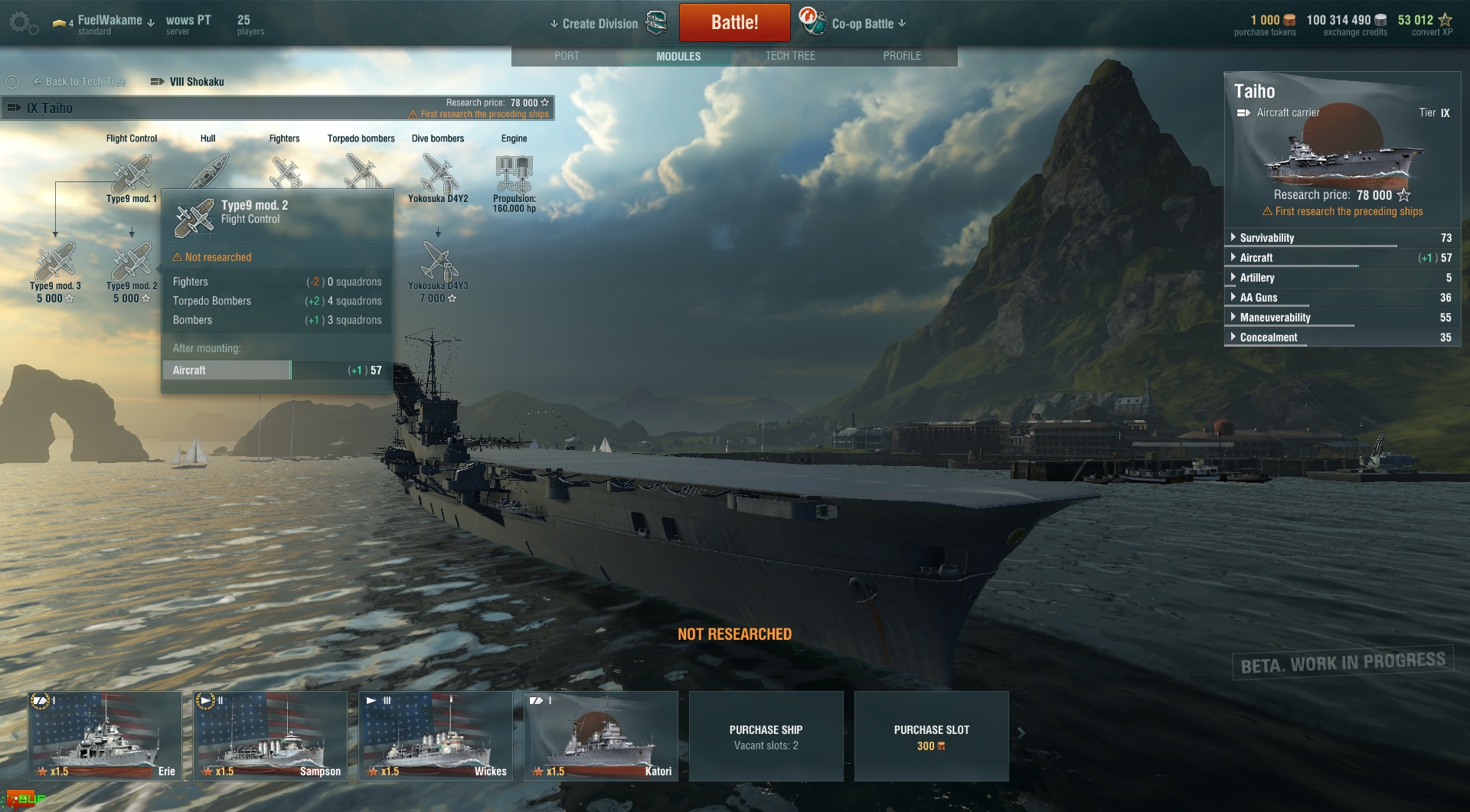Choose the Yokosuka D4Y3 dive bomber module
1470x812 pixels.
tap(439, 264)
